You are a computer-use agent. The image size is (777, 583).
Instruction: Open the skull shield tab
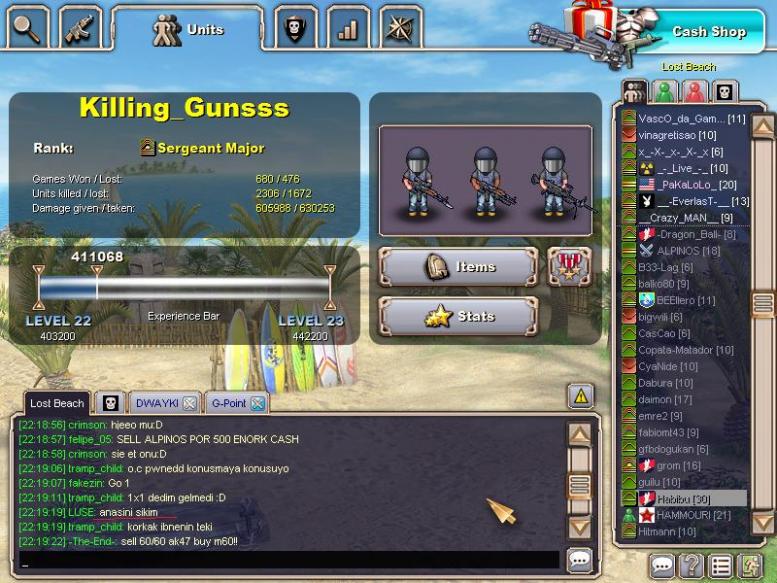(294, 28)
